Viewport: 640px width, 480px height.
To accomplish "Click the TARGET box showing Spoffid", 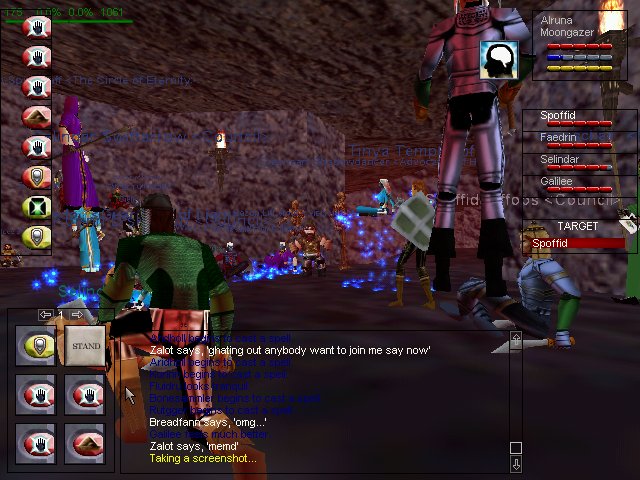I will click(574, 237).
